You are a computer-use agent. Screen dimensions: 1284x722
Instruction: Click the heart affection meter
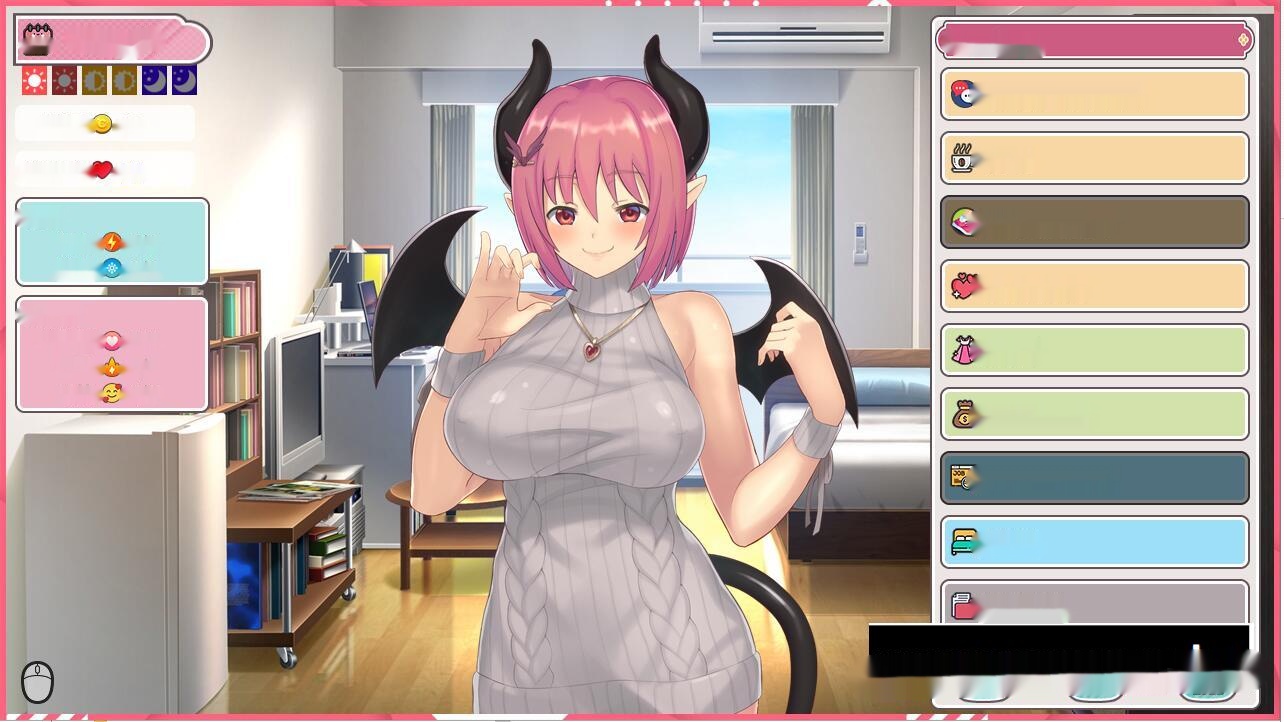pos(103,168)
